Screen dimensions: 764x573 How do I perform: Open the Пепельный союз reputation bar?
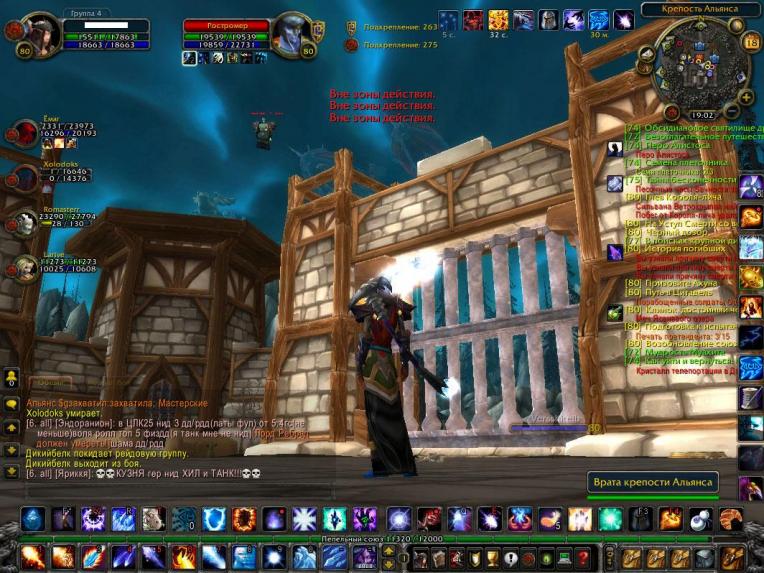click(382, 538)
